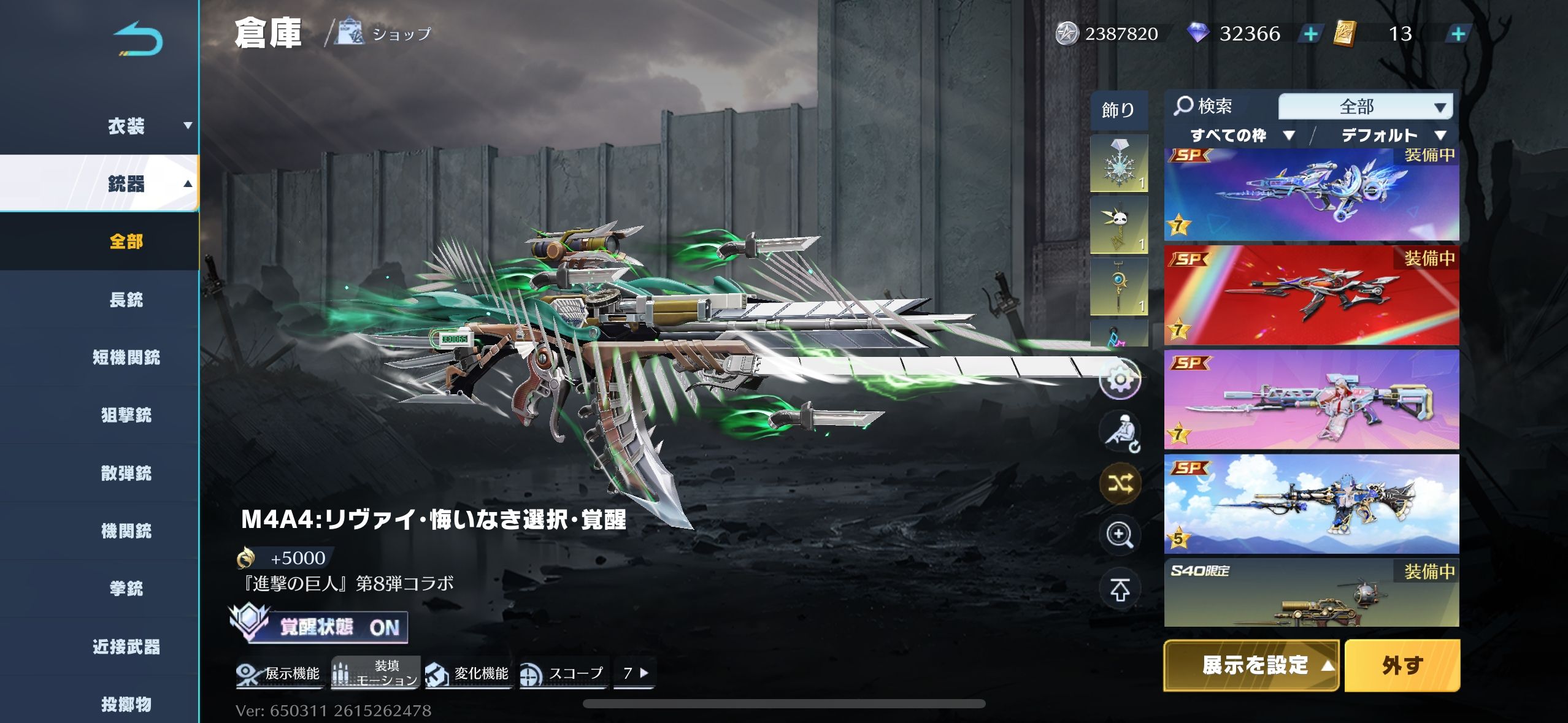1568x723 pixels.
Task: Choose the pink SP rifle skin thumbnail
Action: click(1312, 400)
